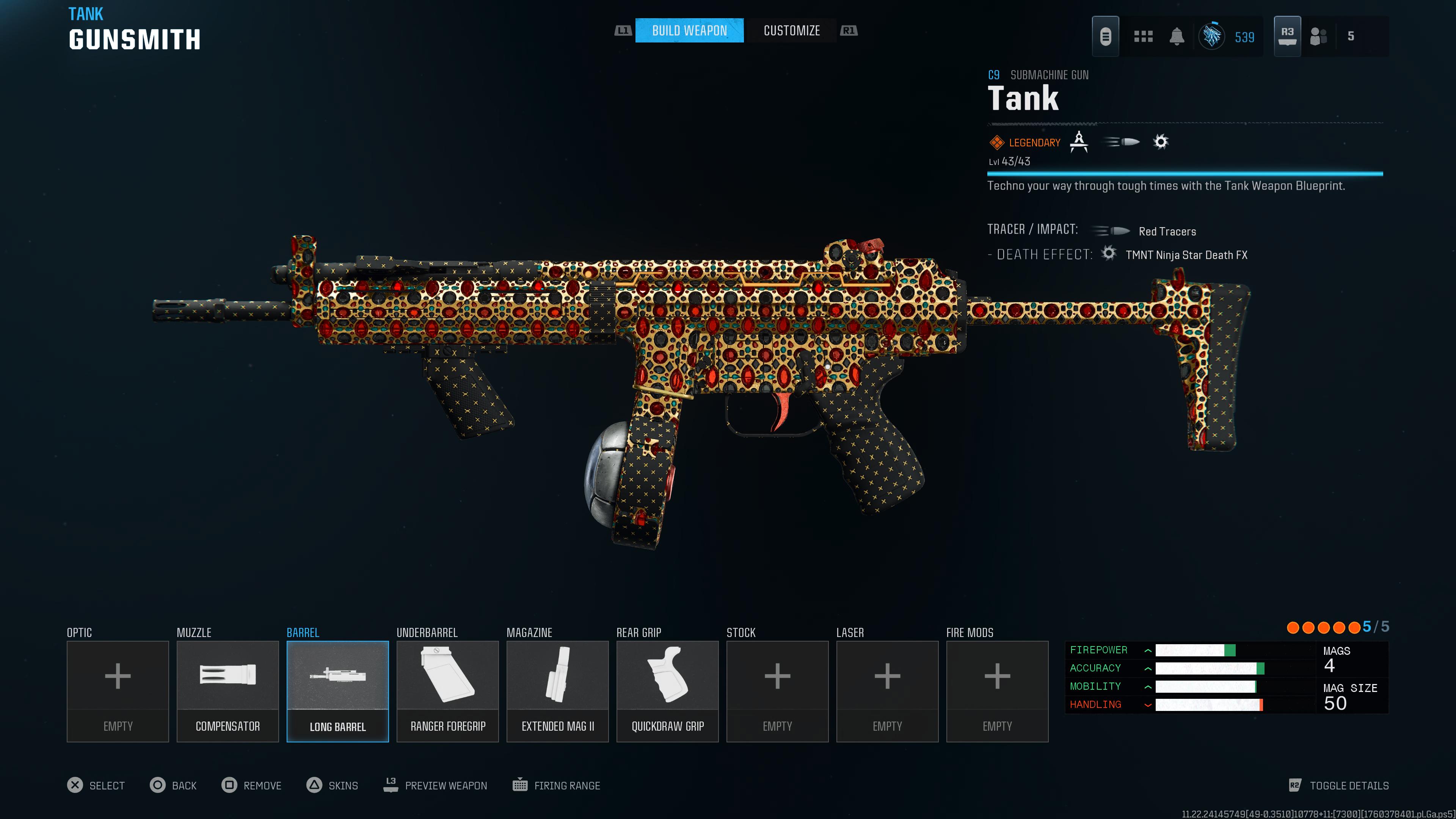The height and width of the screenshot is (819, 1456).
Task: Remove the selected attachment
Action: [251, 785]
